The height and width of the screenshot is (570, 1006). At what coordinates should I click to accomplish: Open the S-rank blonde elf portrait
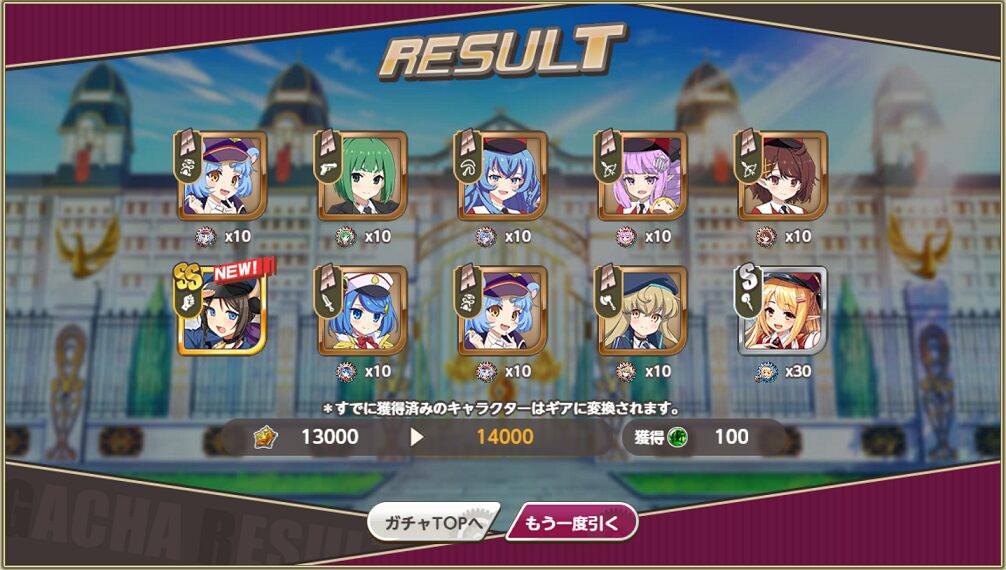(782, 311)
